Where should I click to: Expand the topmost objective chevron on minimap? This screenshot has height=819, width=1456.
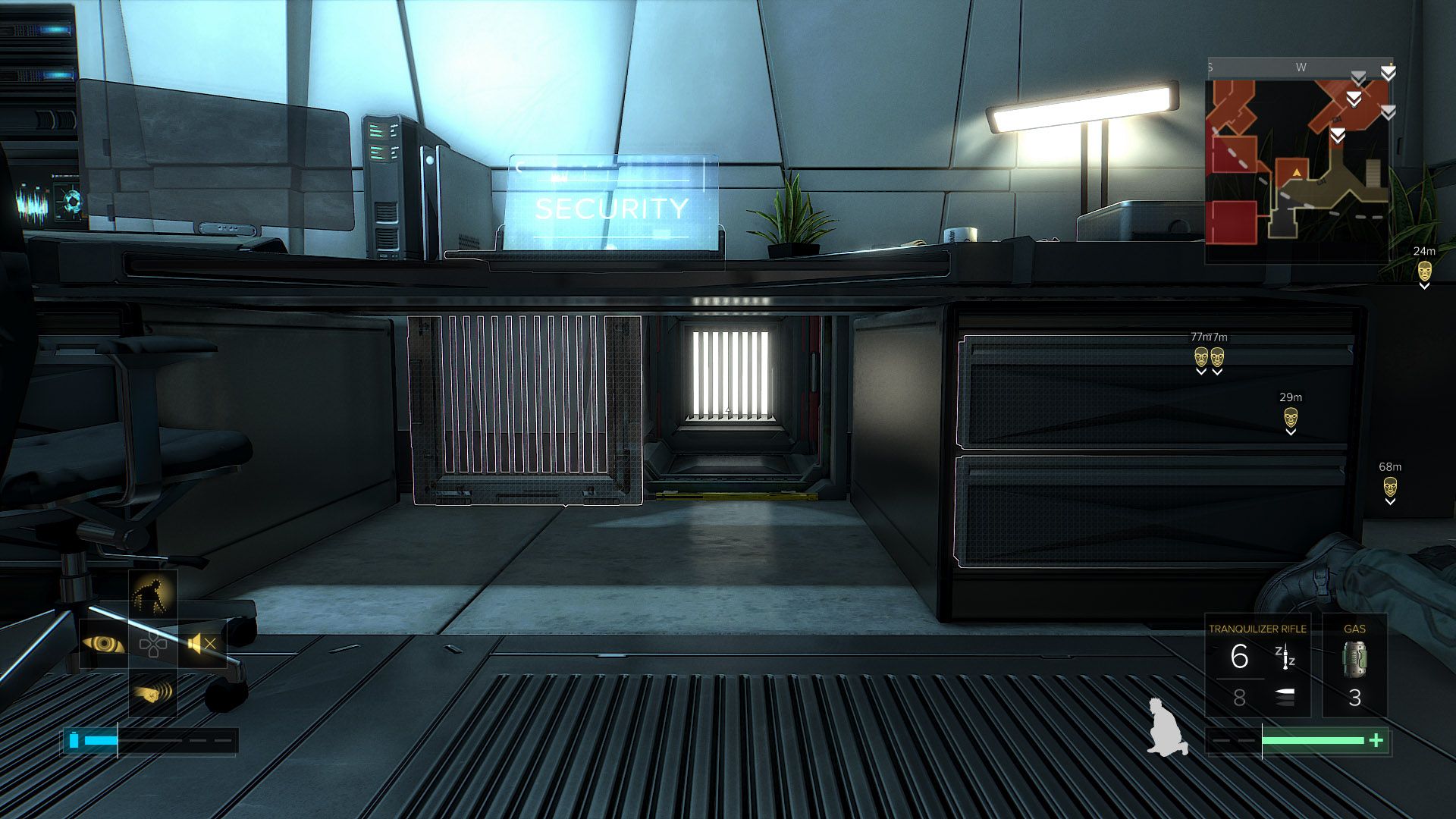click(x=1389, y=72)
